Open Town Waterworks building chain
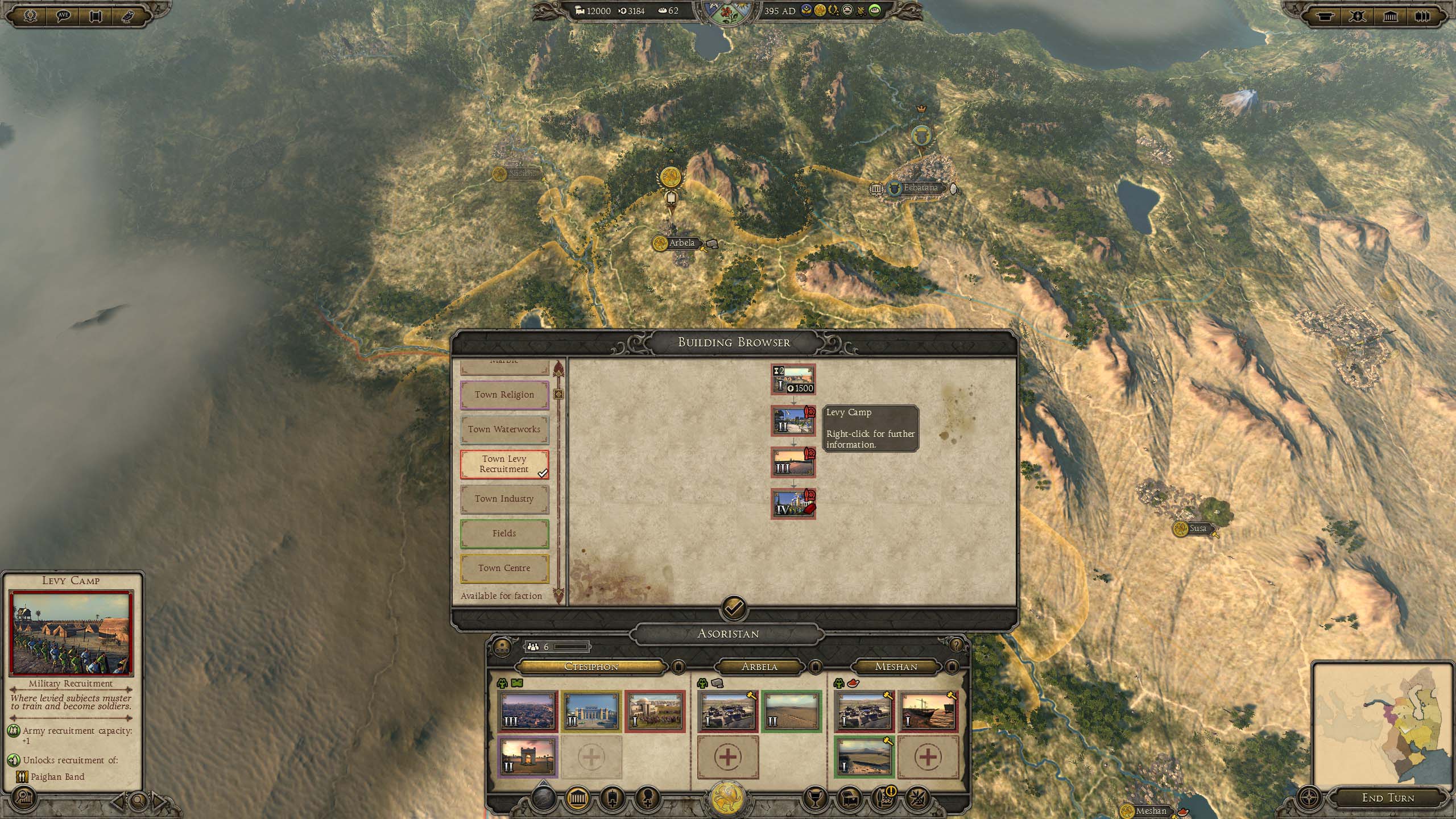1456x819 pixels. tap(504, 429)
